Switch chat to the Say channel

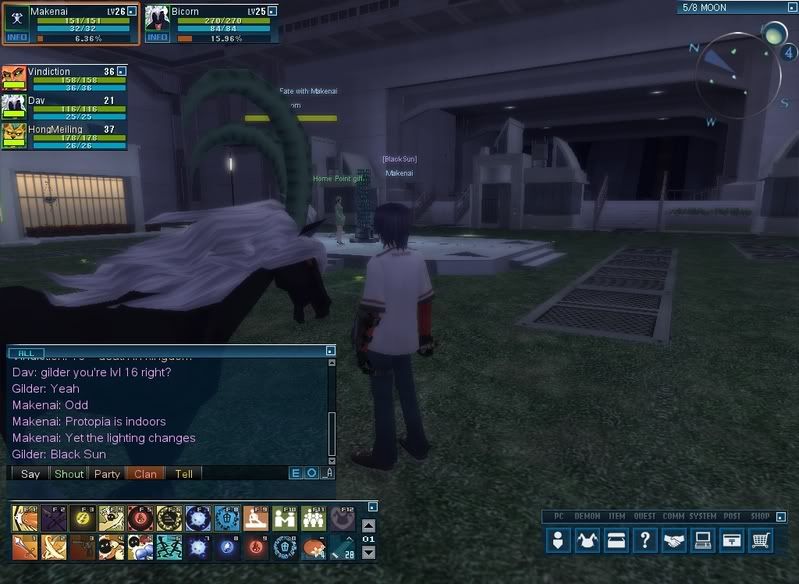pos(30,474)
